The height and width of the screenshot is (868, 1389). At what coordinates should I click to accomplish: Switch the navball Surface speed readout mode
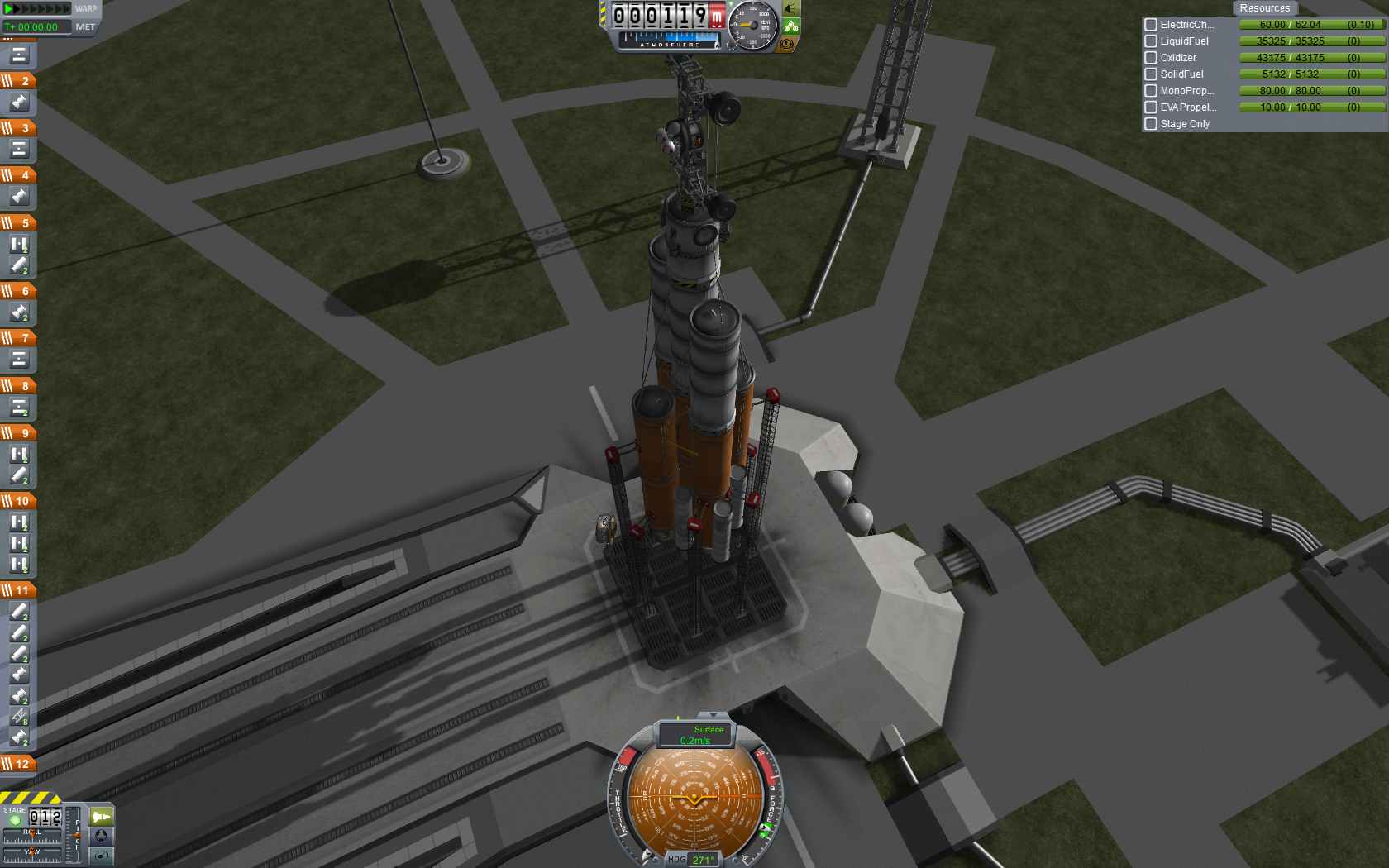[695, 735]
